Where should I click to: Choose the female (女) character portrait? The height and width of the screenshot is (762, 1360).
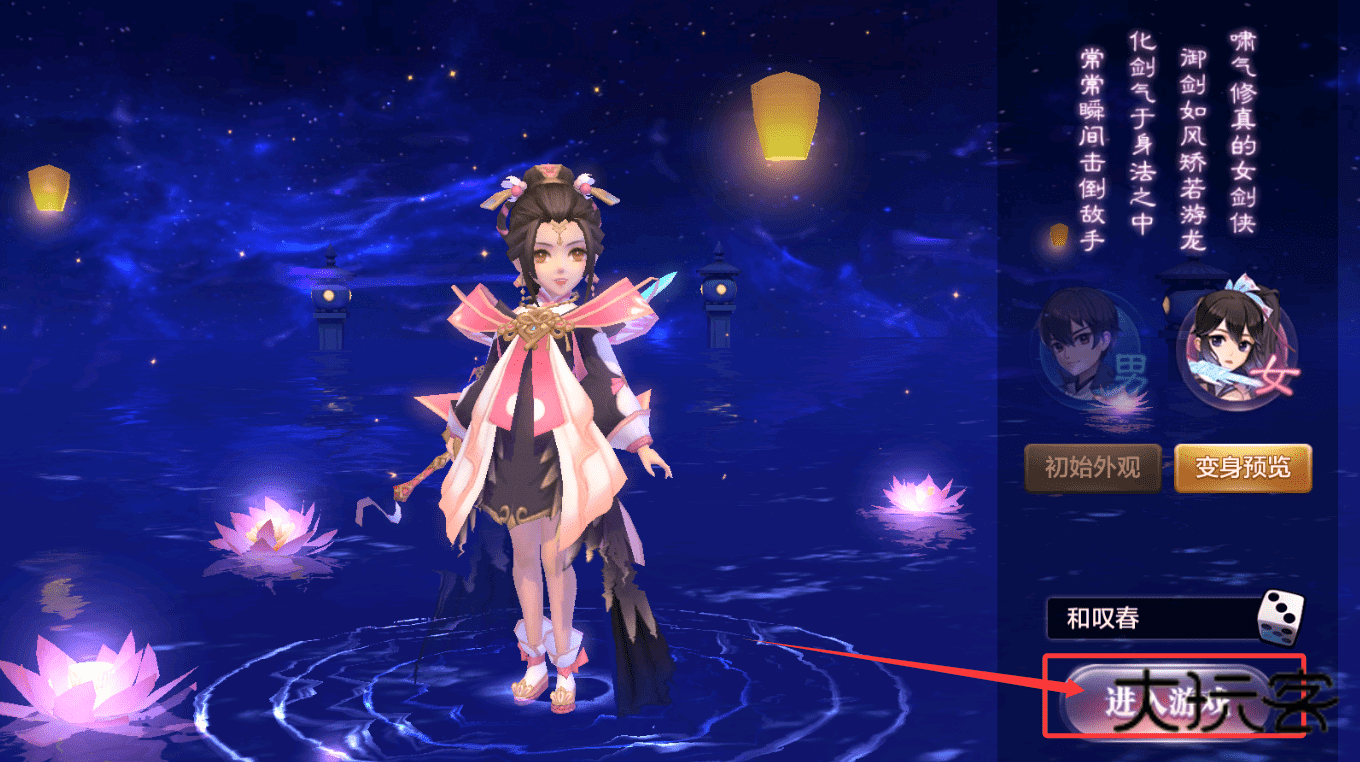1235,345
